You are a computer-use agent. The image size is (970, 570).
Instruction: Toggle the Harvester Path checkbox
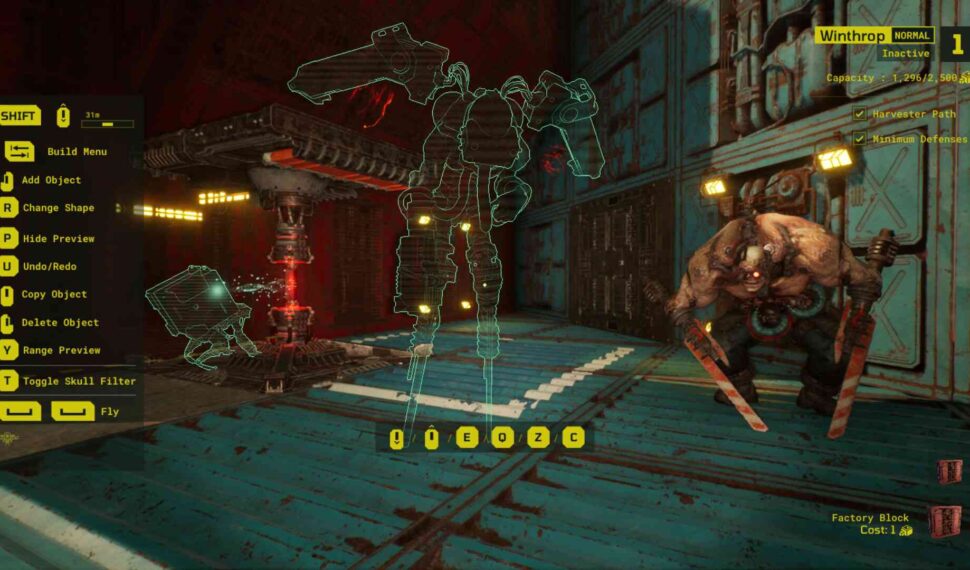(859, 114)
